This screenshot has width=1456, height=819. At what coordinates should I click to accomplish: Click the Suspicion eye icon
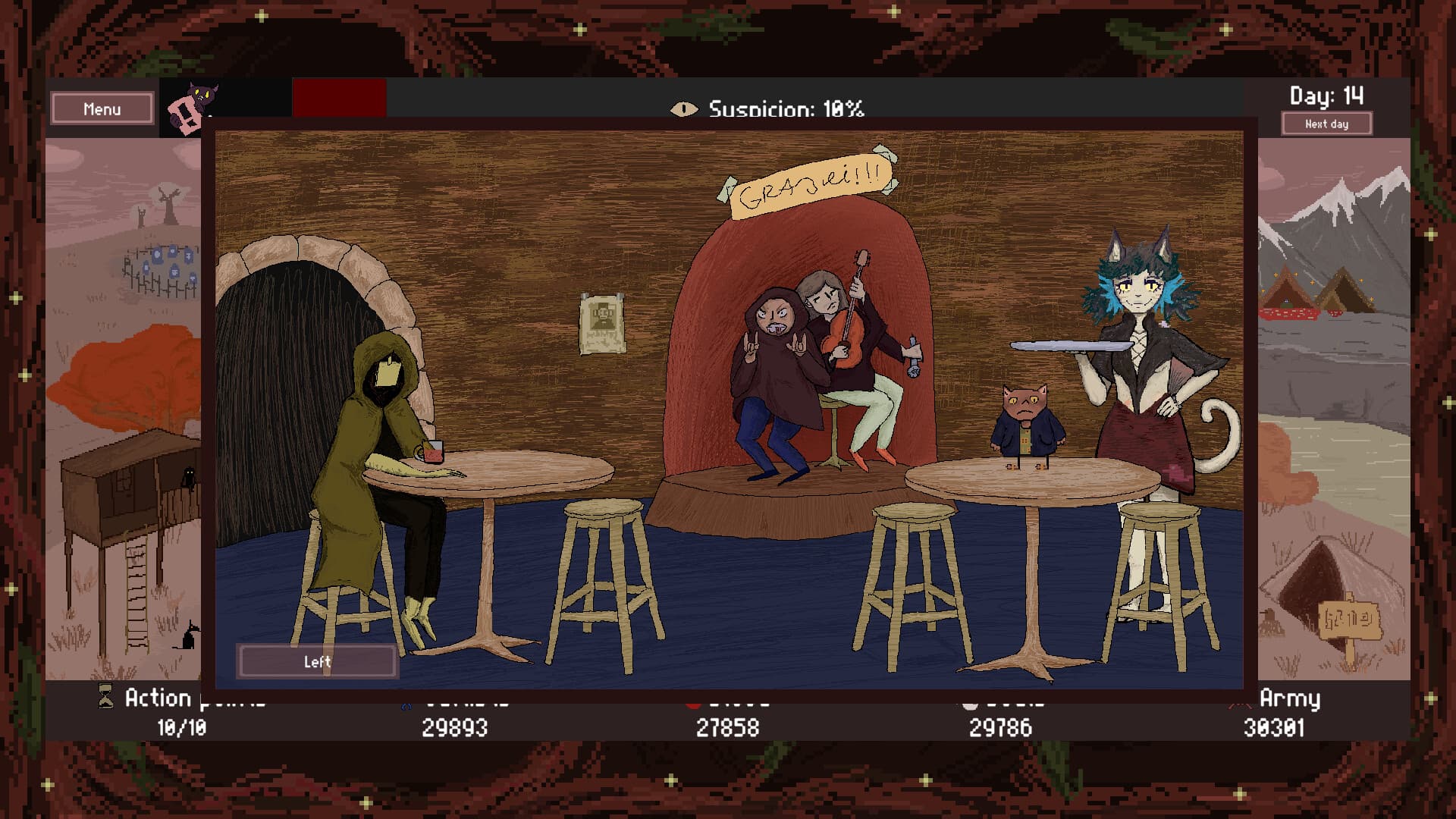tap(683, 109)
